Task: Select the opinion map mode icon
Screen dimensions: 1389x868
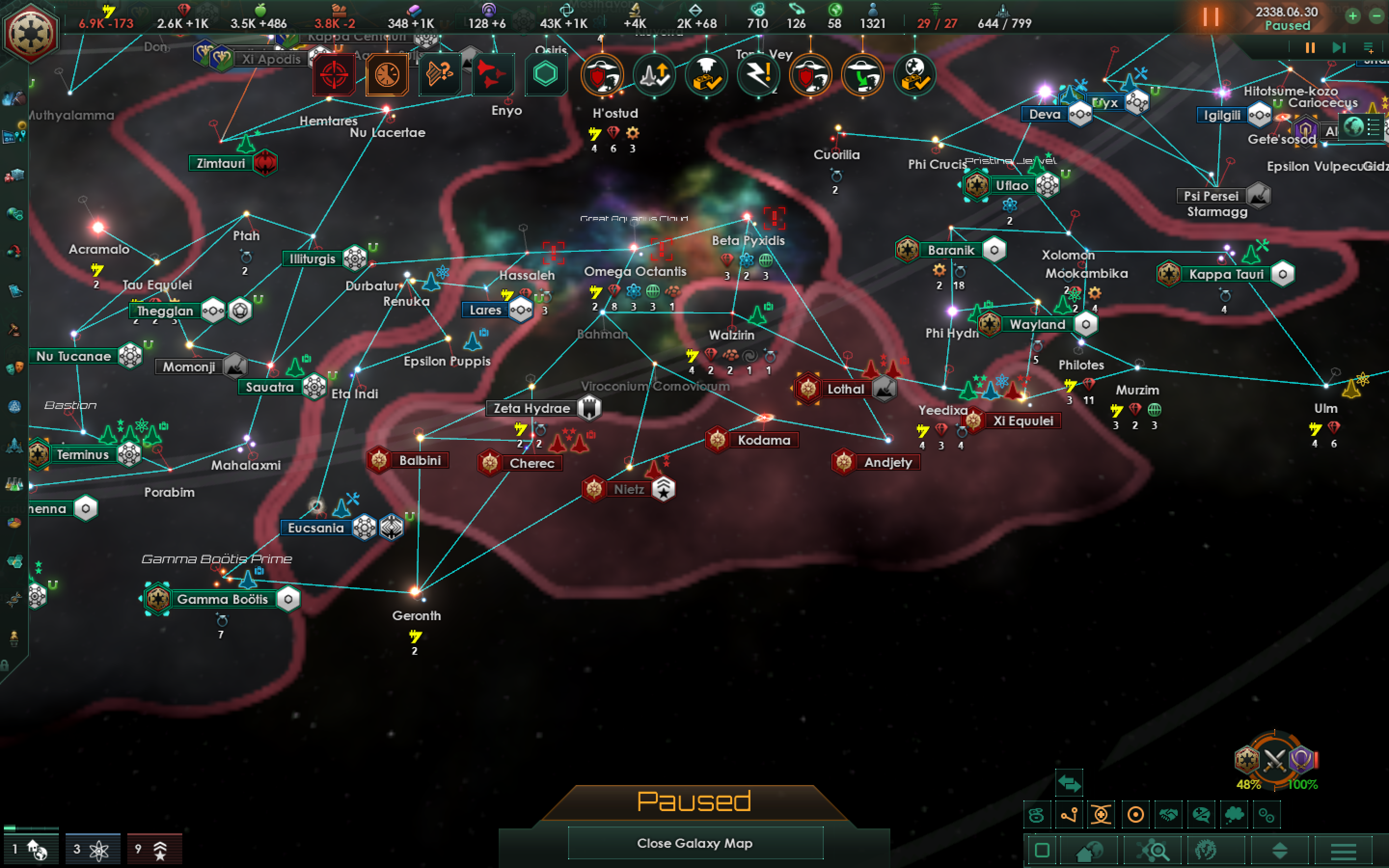Action: (x=1202, y=815)
